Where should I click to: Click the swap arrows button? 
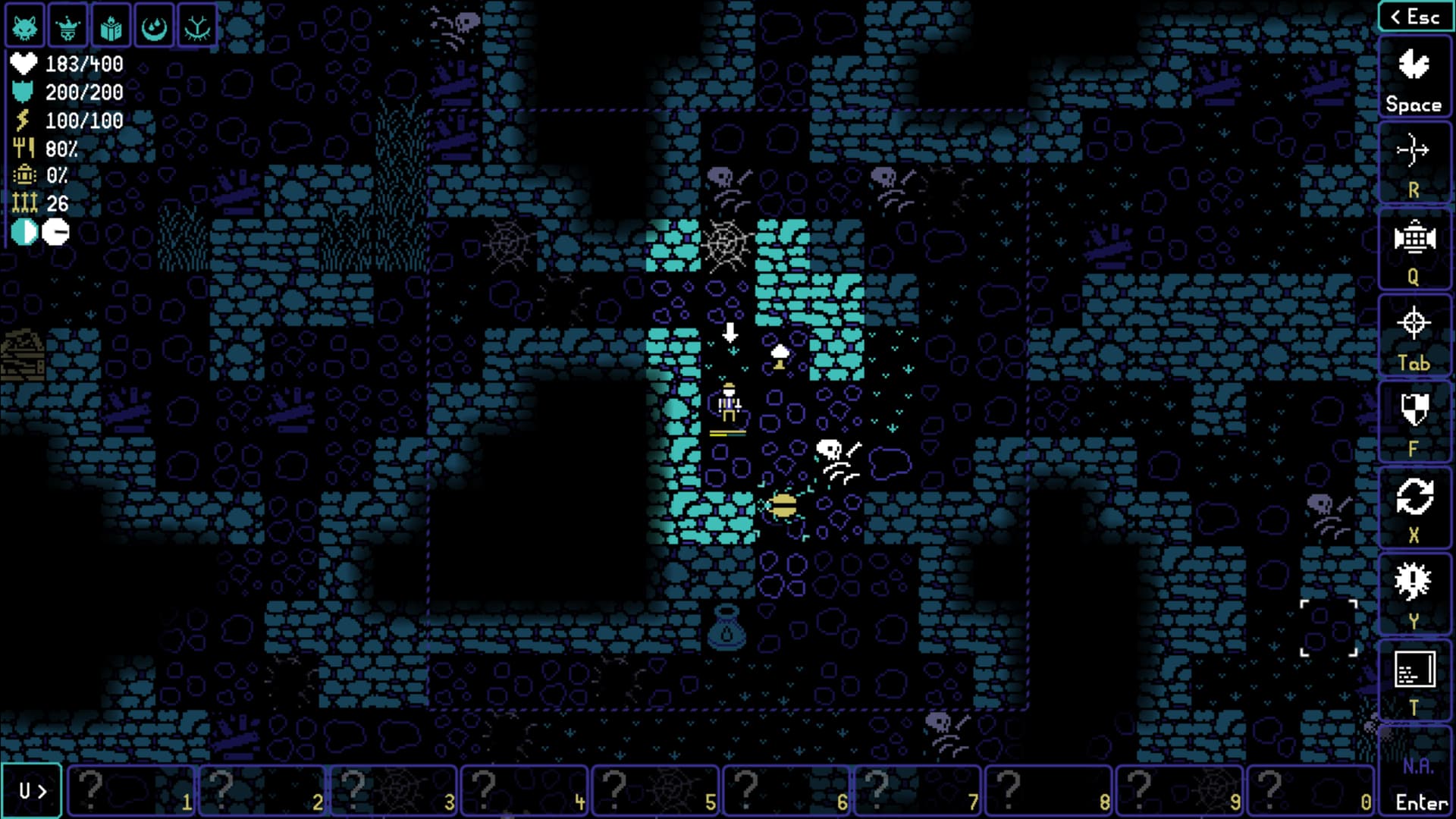click(1414, 509)
